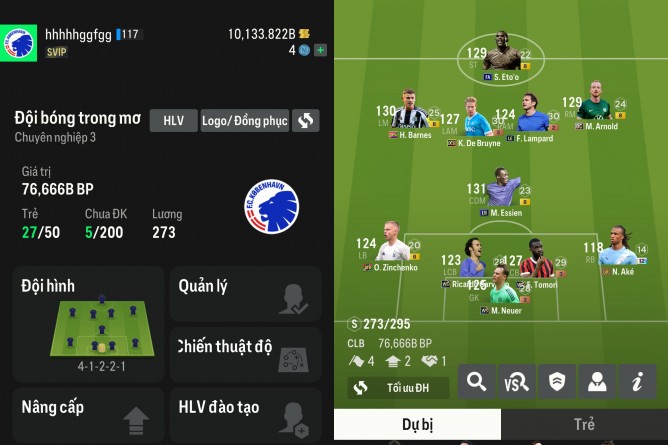Click Tối ưu ĐH optimize button
Viewport: 668px width, 445px height.
398,387
